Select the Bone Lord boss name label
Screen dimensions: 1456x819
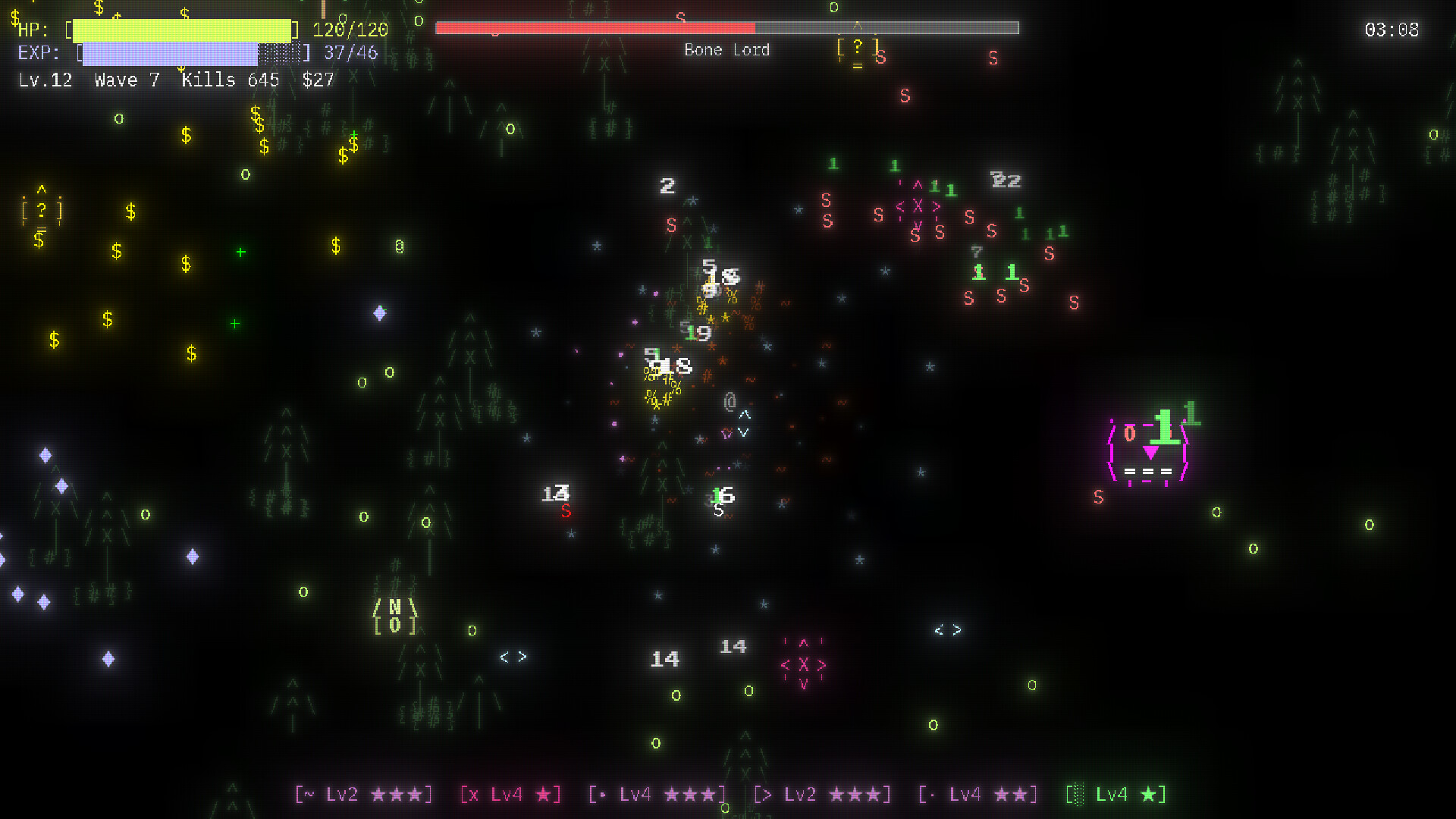pos(726,50)
